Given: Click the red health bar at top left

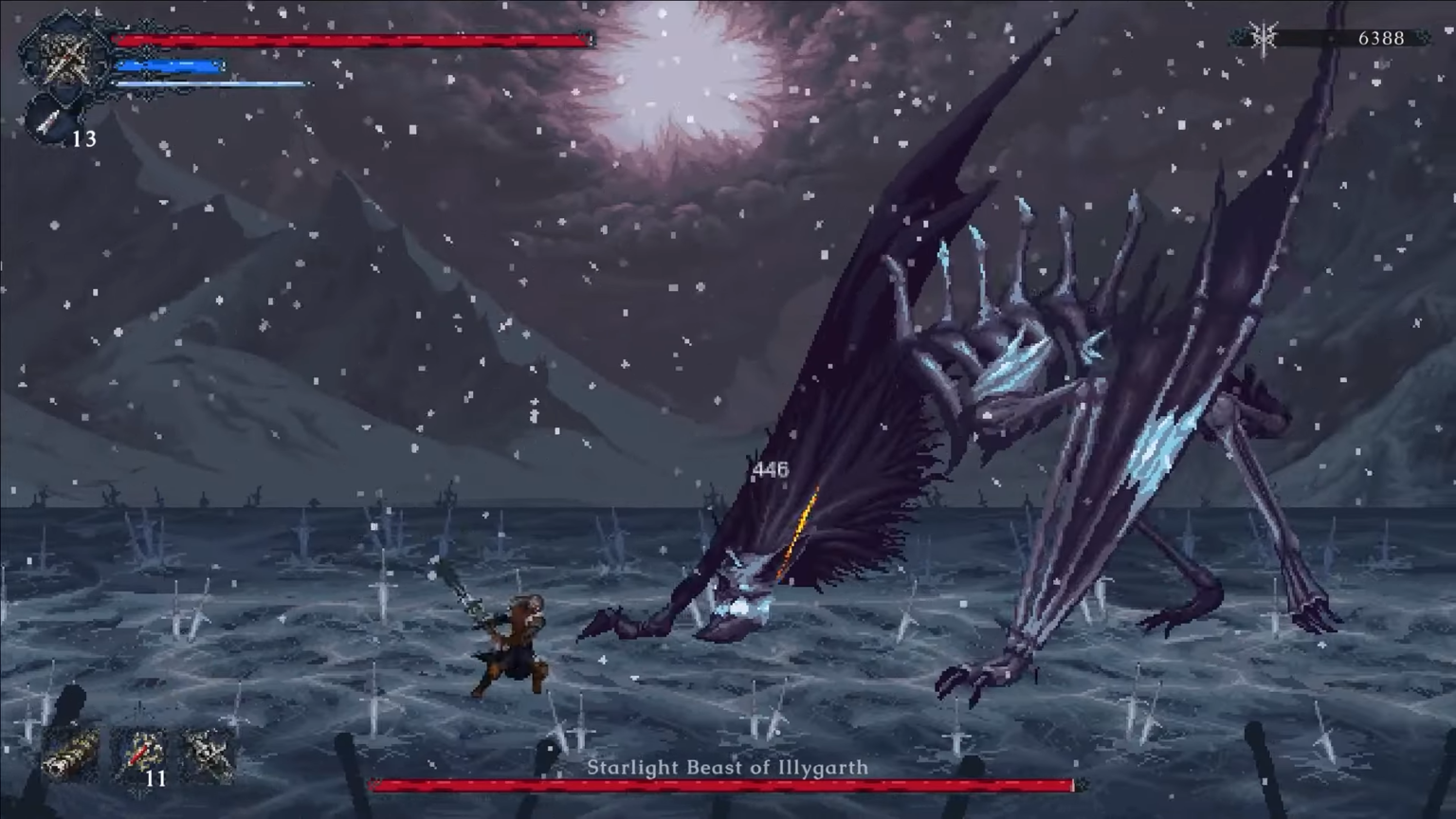Looking at the screenshot, I should 351,40.
